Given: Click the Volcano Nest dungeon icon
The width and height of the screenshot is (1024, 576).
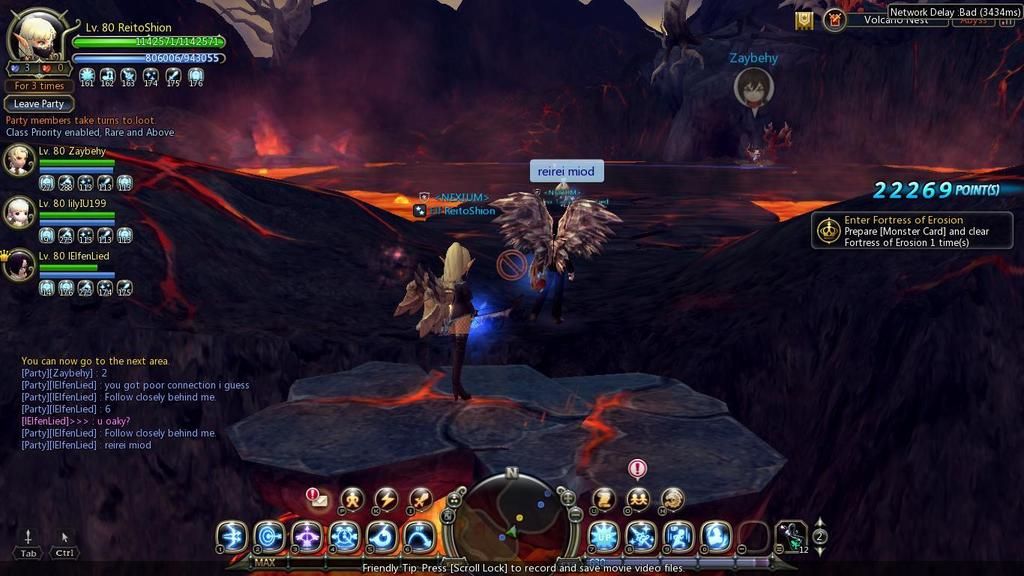Looking at the screenshot, I should pos(835,20).
